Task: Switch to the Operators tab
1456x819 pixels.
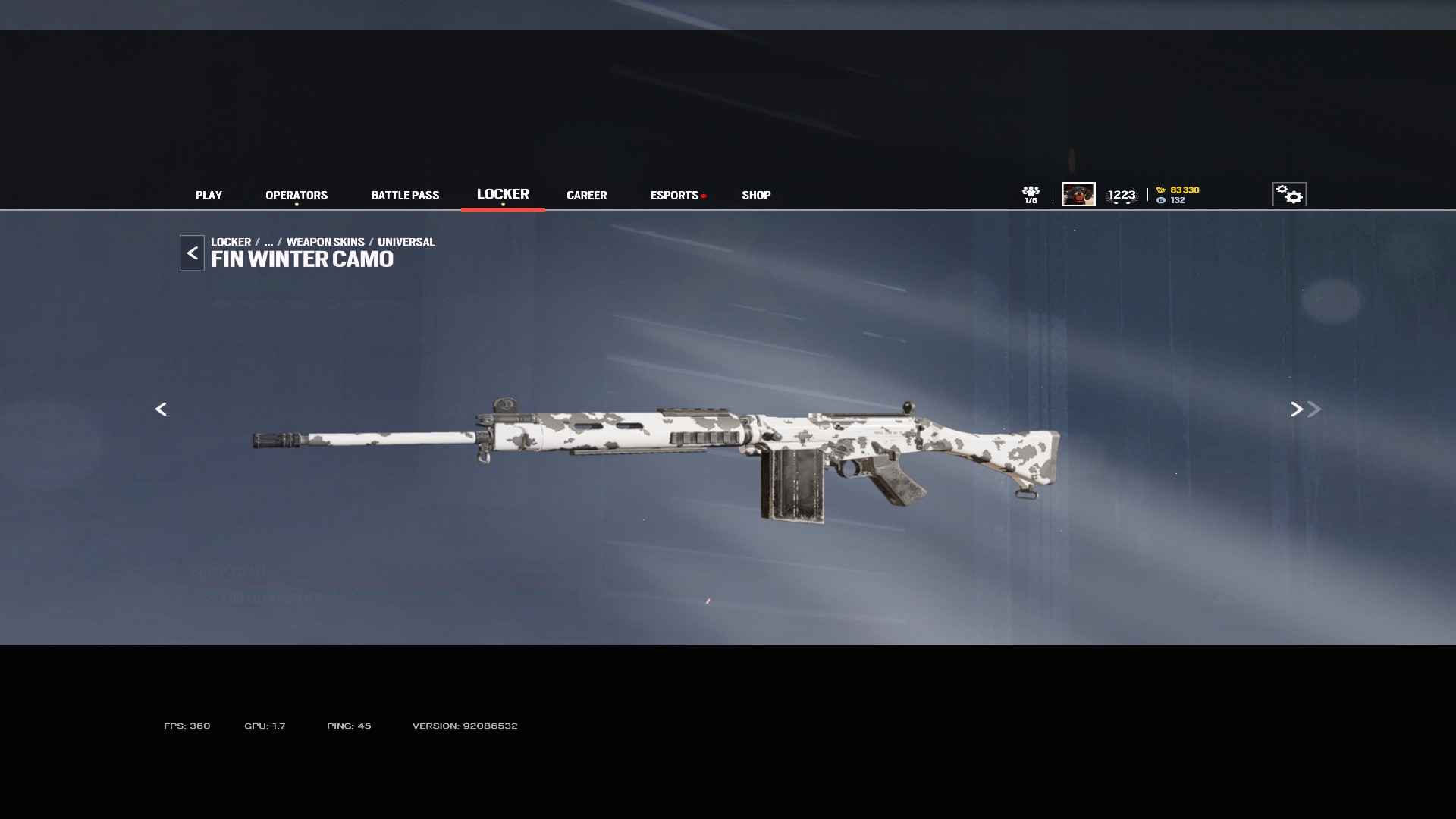Action: pyautogui.click(x=297, y=195)
